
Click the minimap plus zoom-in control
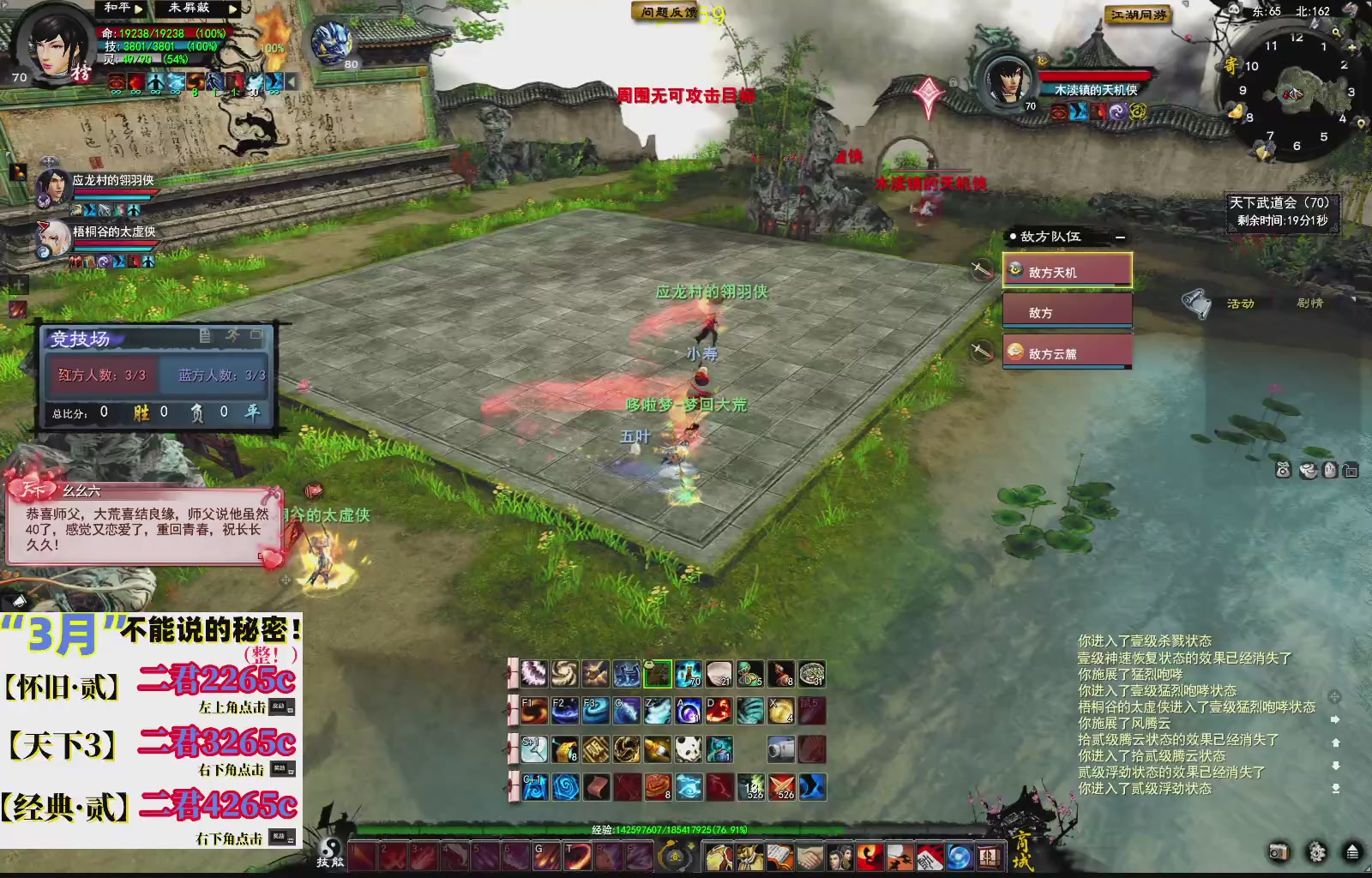coord(1352,47)
